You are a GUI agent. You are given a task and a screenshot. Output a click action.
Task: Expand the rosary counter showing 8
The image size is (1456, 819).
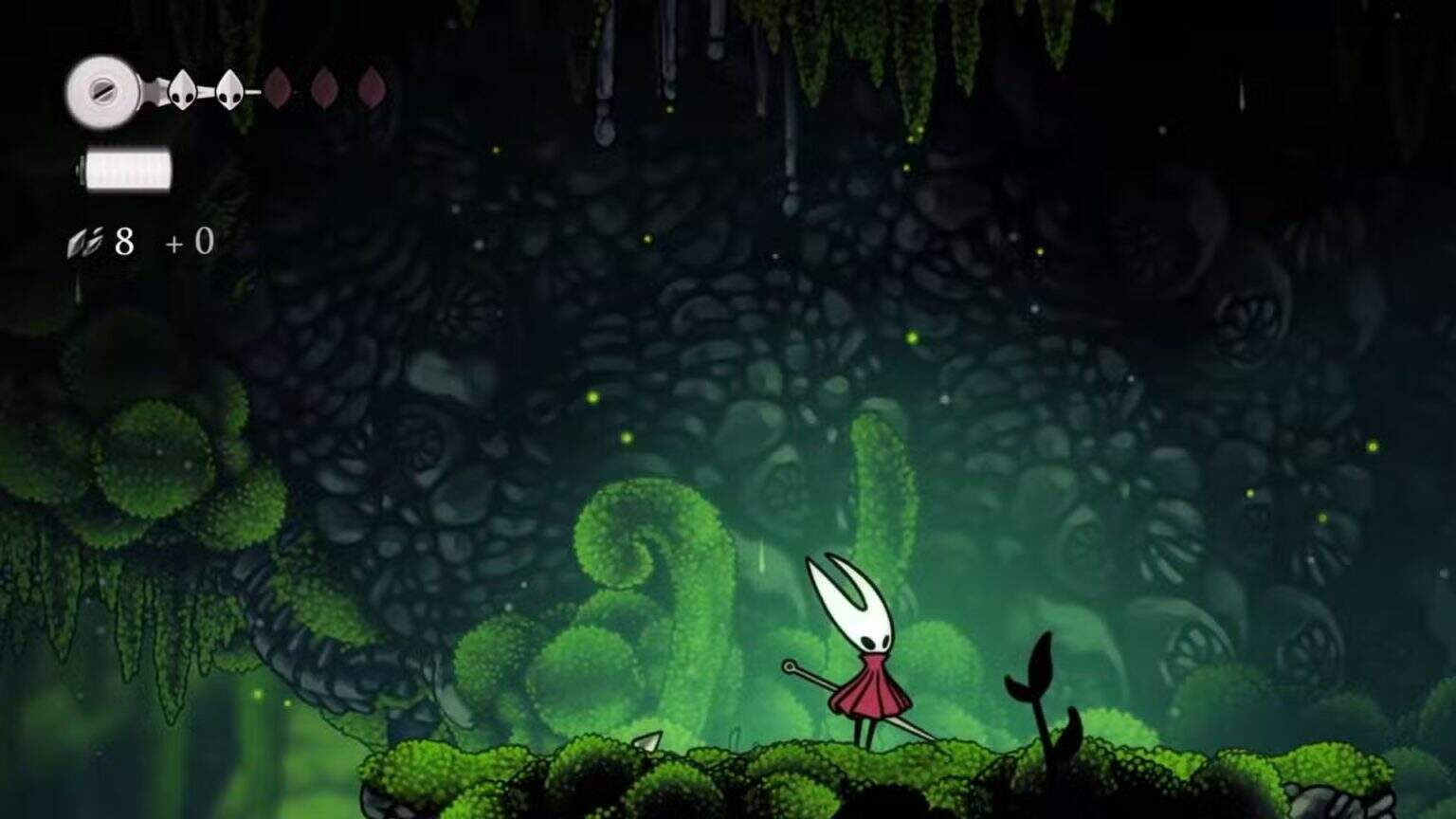(123, 241)
